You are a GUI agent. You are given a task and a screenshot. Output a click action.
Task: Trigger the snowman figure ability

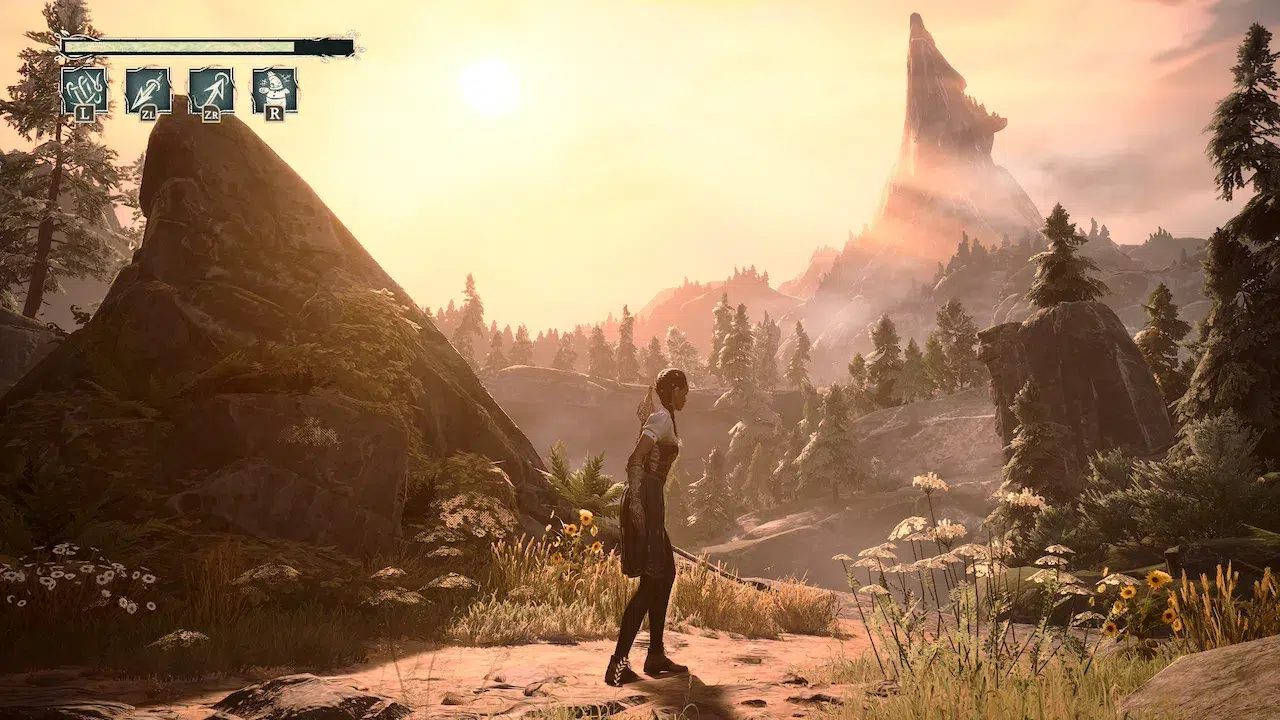[274, 91]
